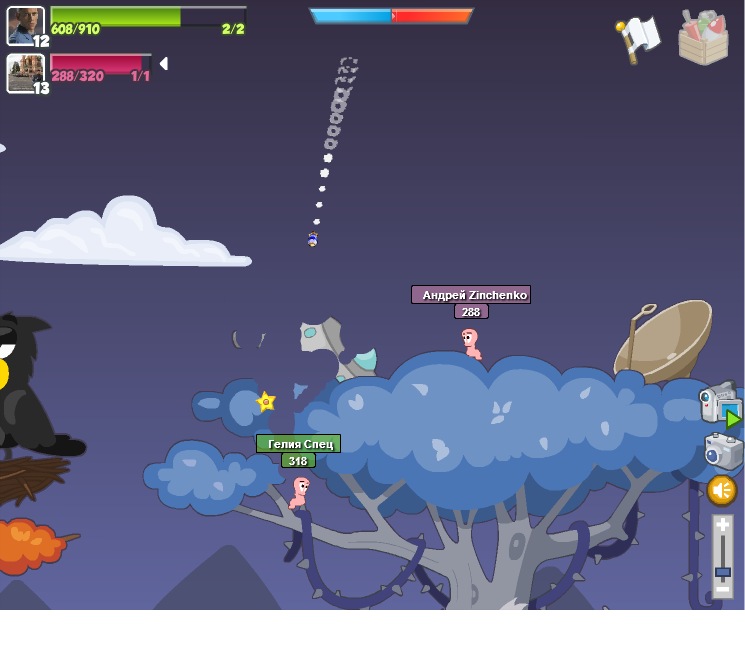The image size is (745, 650).
Task: Select the green team player avatar
Action: pos(25,25)
